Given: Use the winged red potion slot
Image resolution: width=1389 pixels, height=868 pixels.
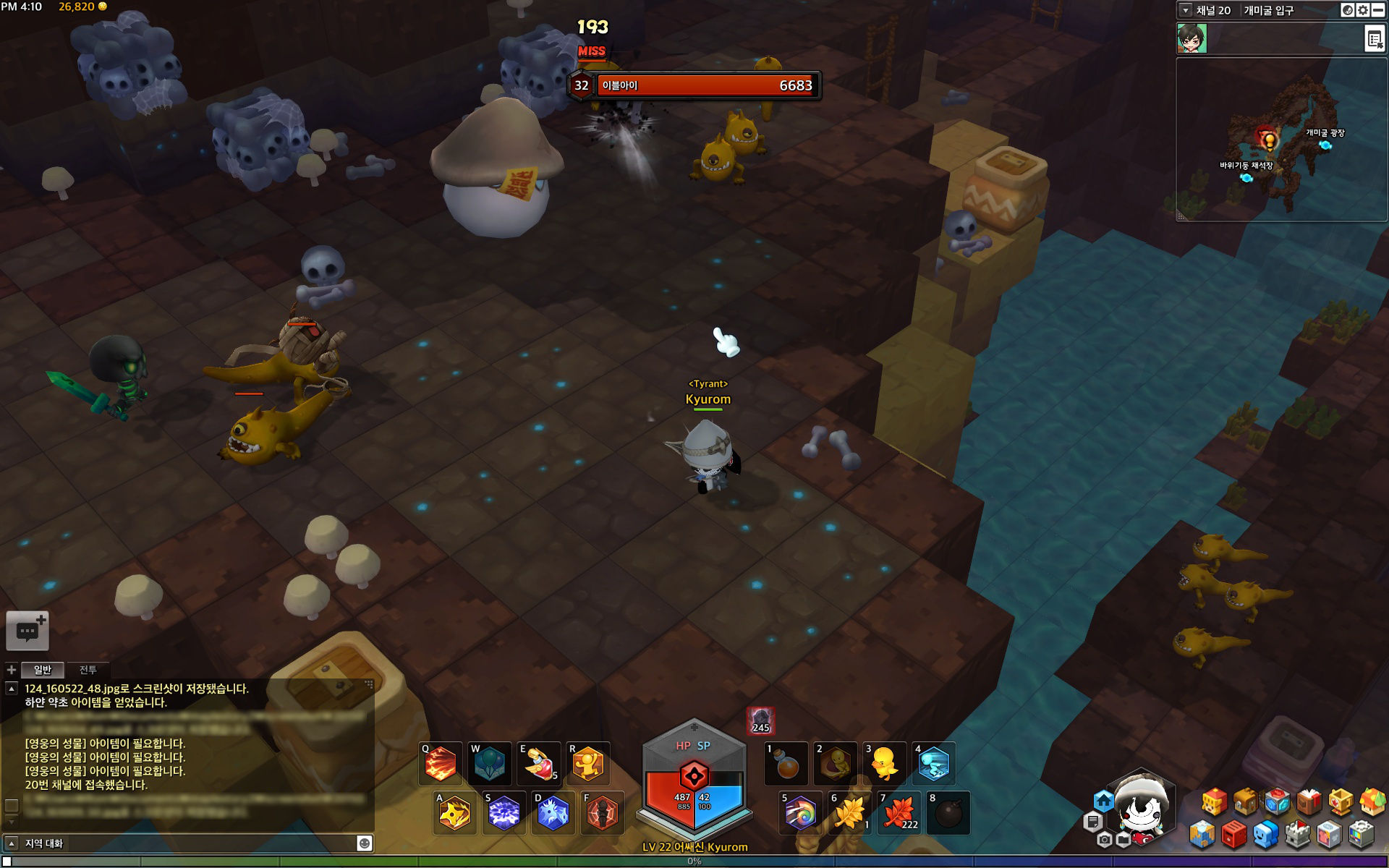Looking at the screenshot, I should point(539,764).
